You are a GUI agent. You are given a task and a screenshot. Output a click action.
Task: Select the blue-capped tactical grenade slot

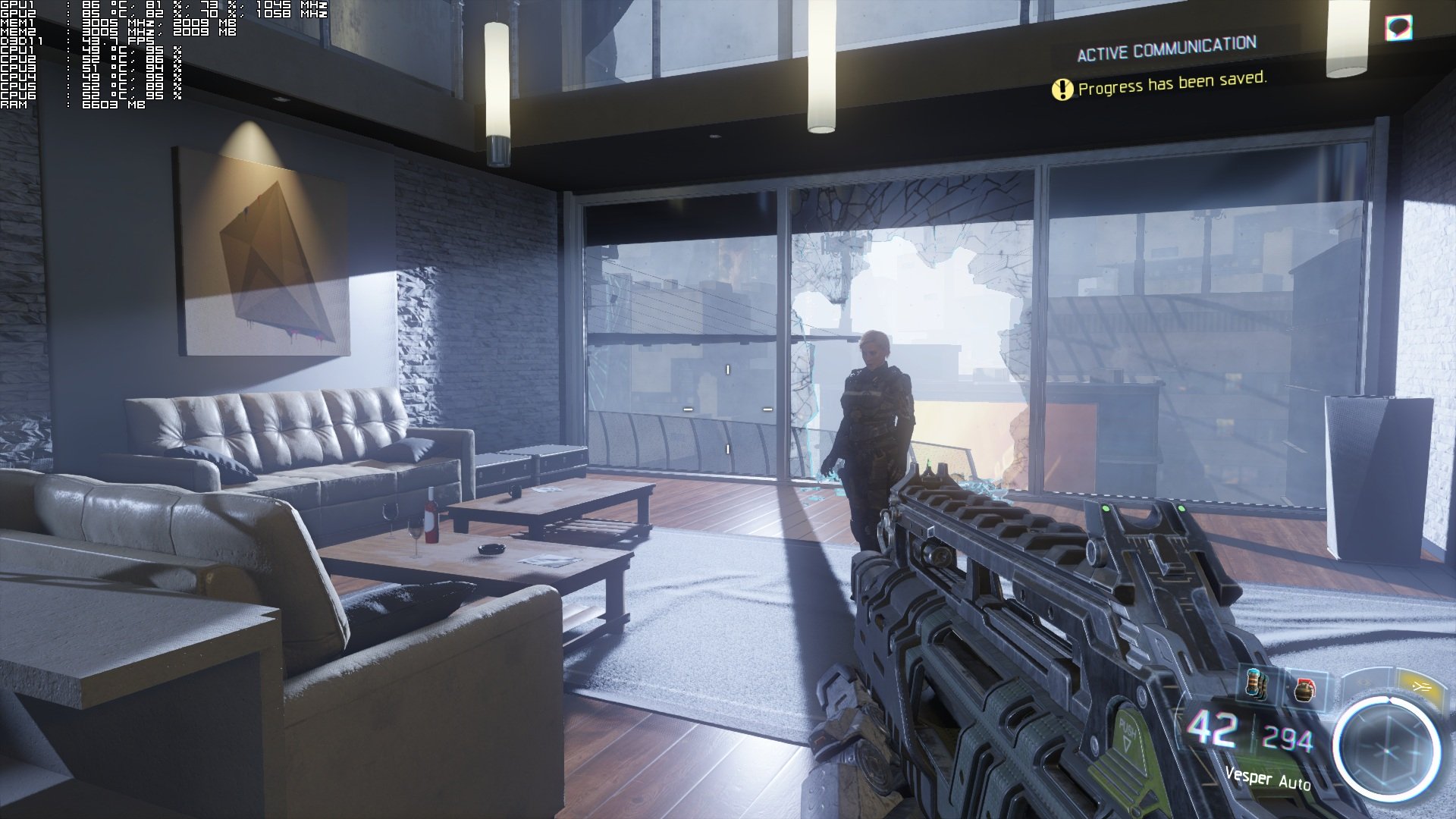point(1257,683)
